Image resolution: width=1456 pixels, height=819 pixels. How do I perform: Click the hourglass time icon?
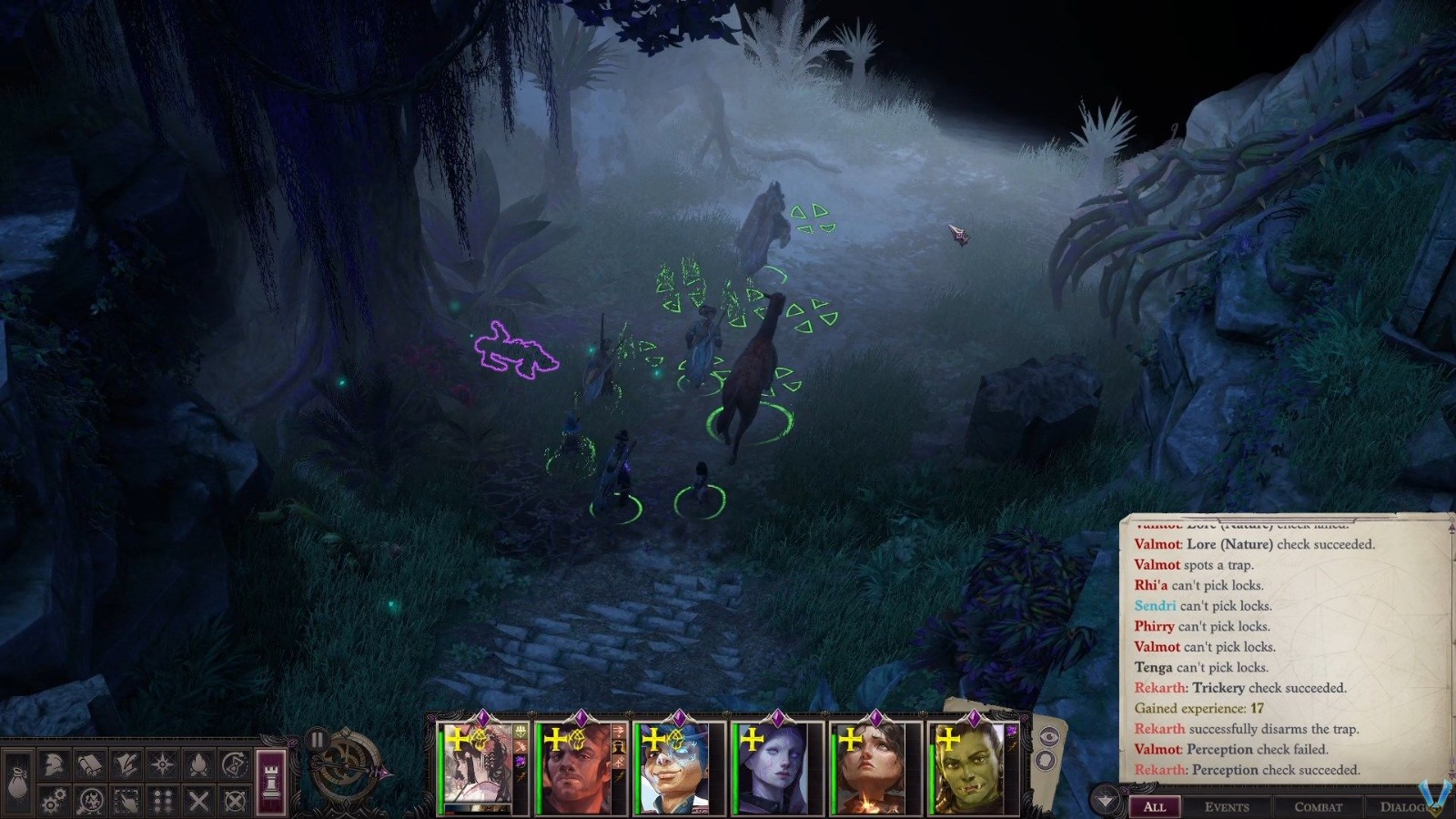(x=235, y=763)
